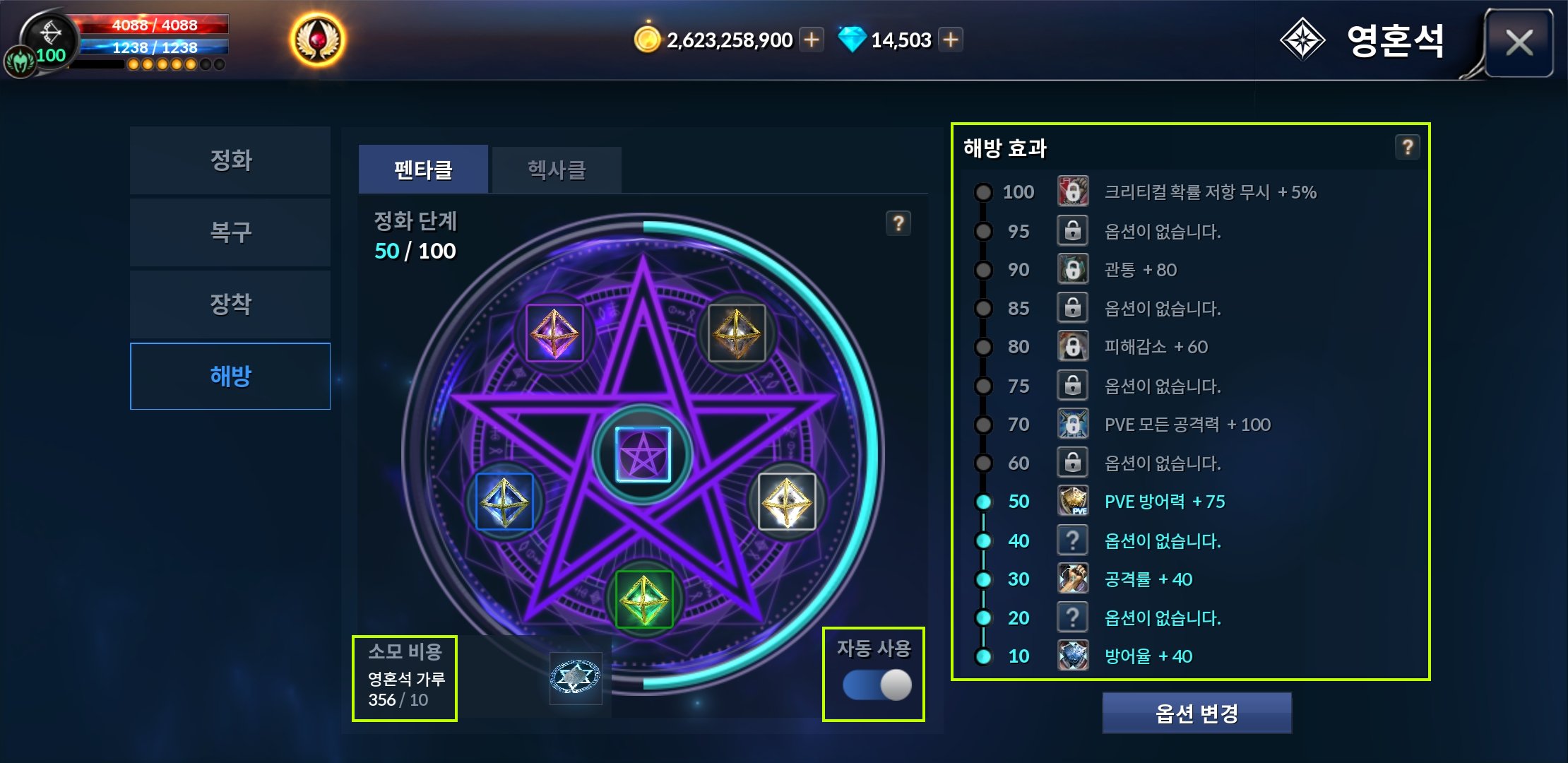Image resolution: width=1568 pixels, height=763 pixels.
Task: Add more diamonds with the plus button
Action: (x=951, y=40)
